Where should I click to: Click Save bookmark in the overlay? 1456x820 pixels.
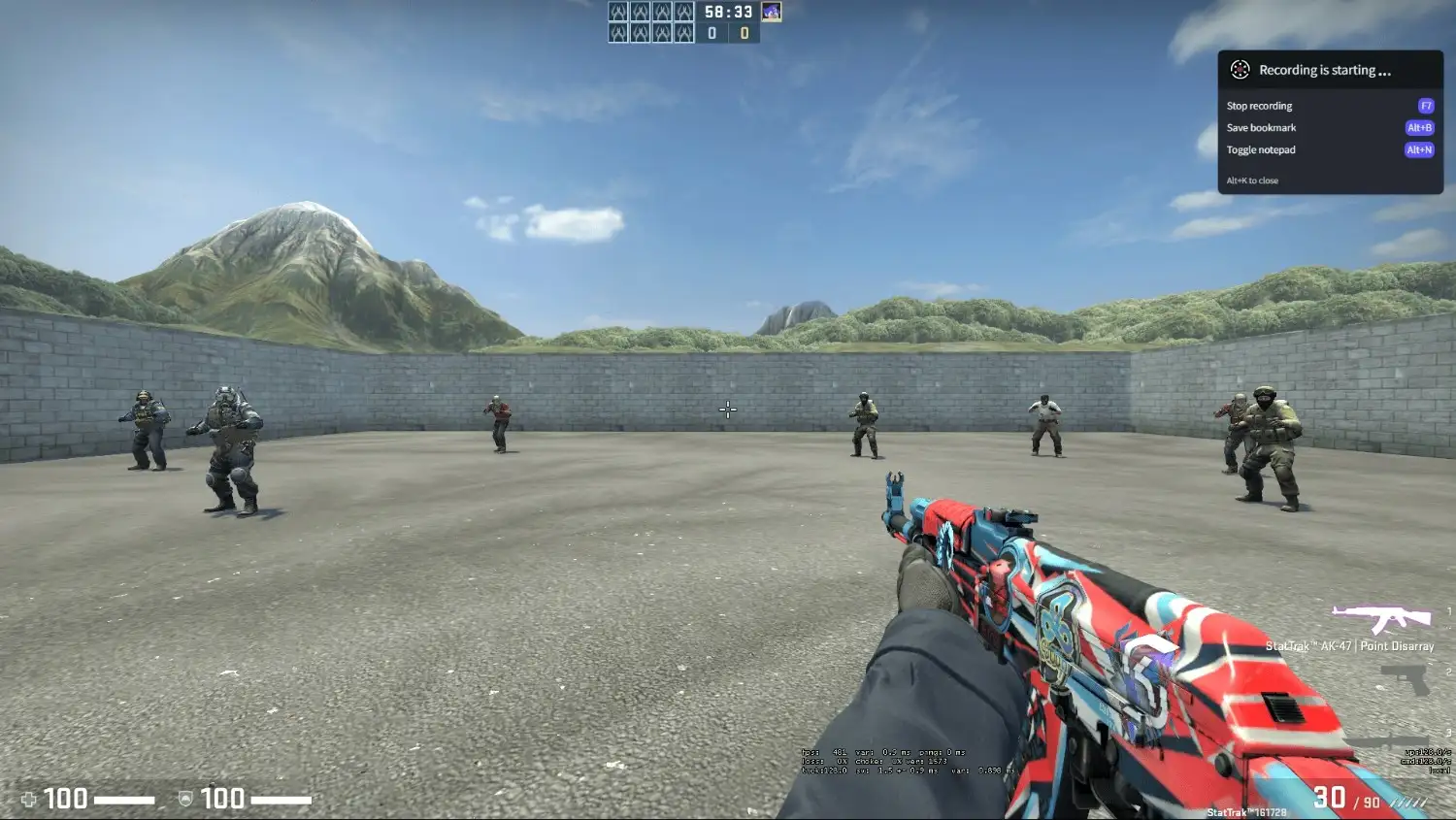click(x=1261, y=127)
